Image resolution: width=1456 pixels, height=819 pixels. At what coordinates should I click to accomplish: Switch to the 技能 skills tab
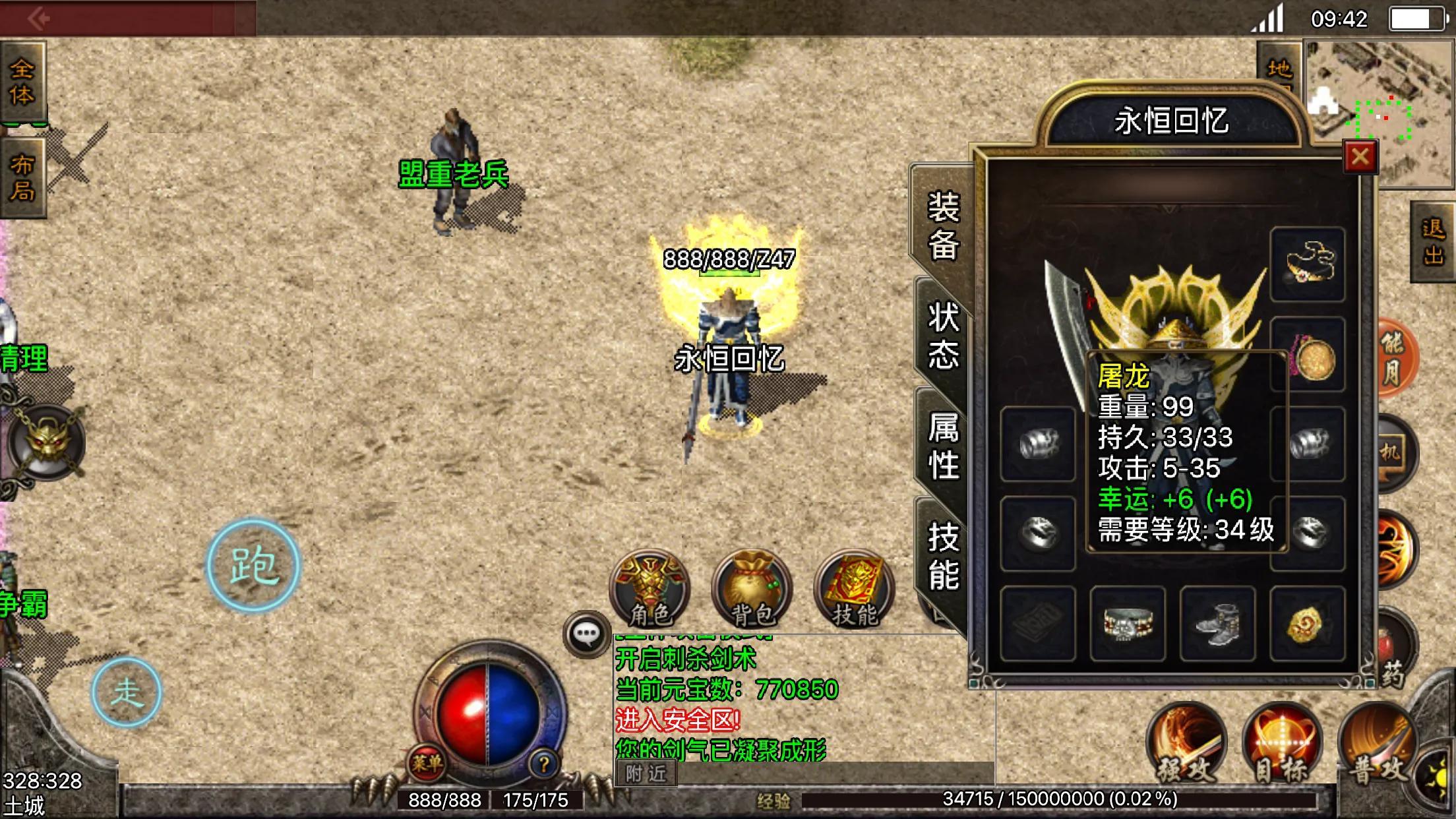[943, 555]
